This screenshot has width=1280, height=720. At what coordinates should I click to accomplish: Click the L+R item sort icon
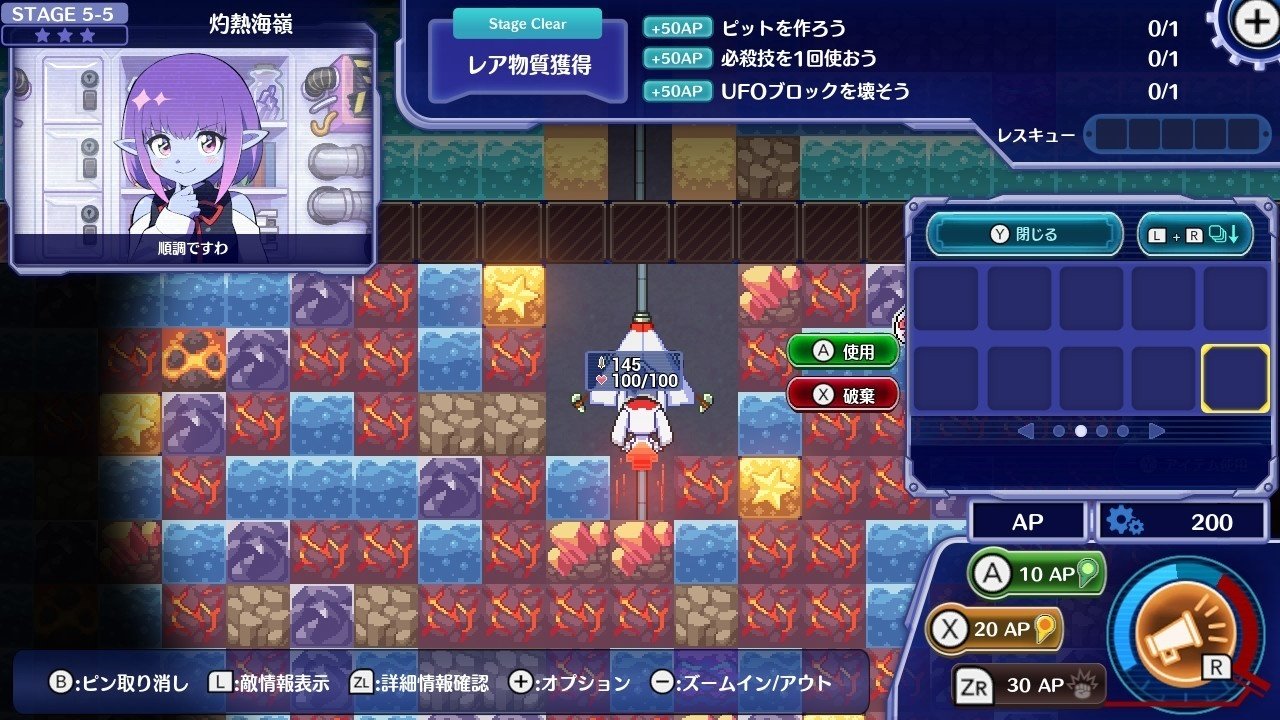coord(1196,233)
